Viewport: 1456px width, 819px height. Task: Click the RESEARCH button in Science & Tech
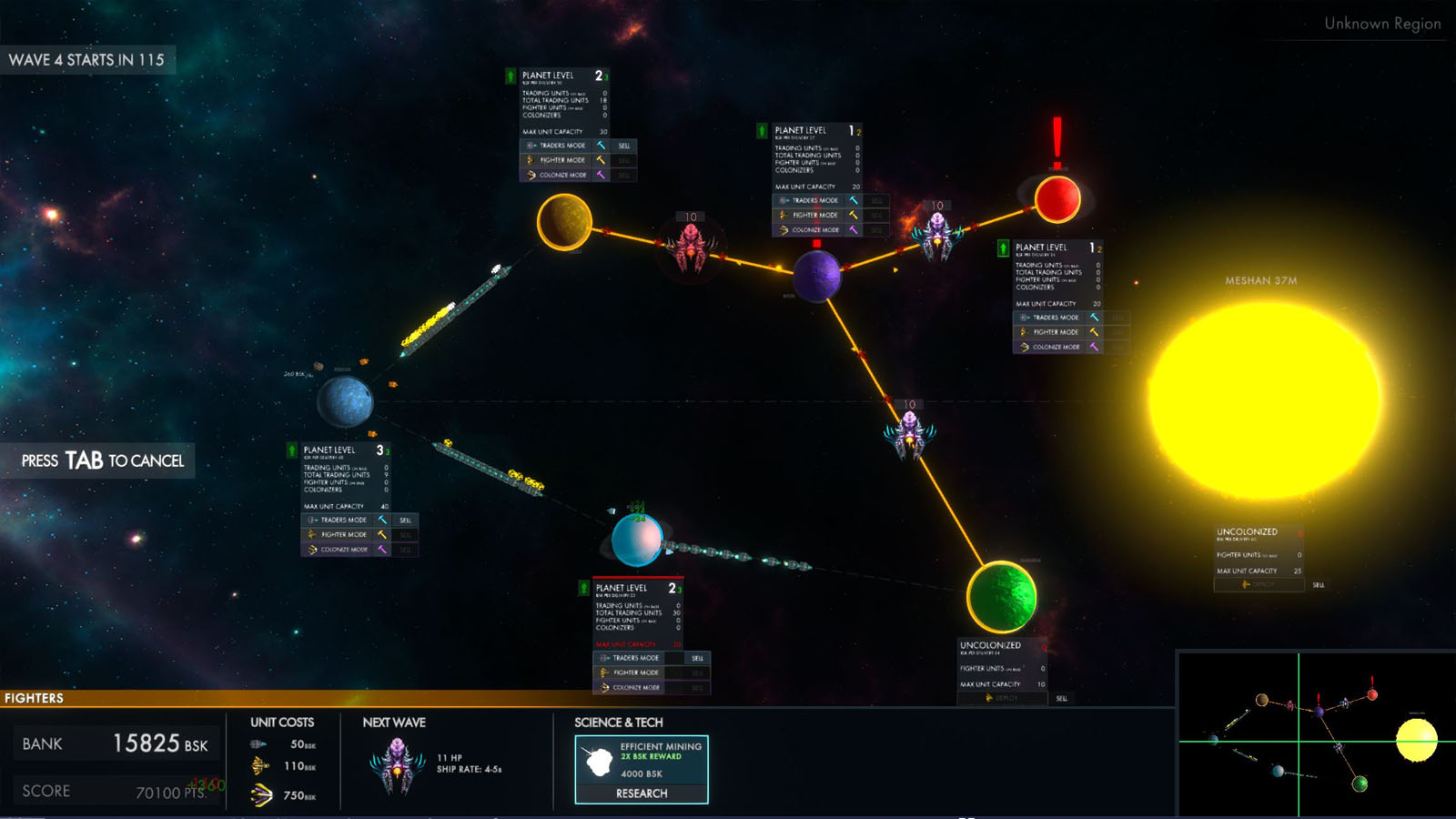642,794
